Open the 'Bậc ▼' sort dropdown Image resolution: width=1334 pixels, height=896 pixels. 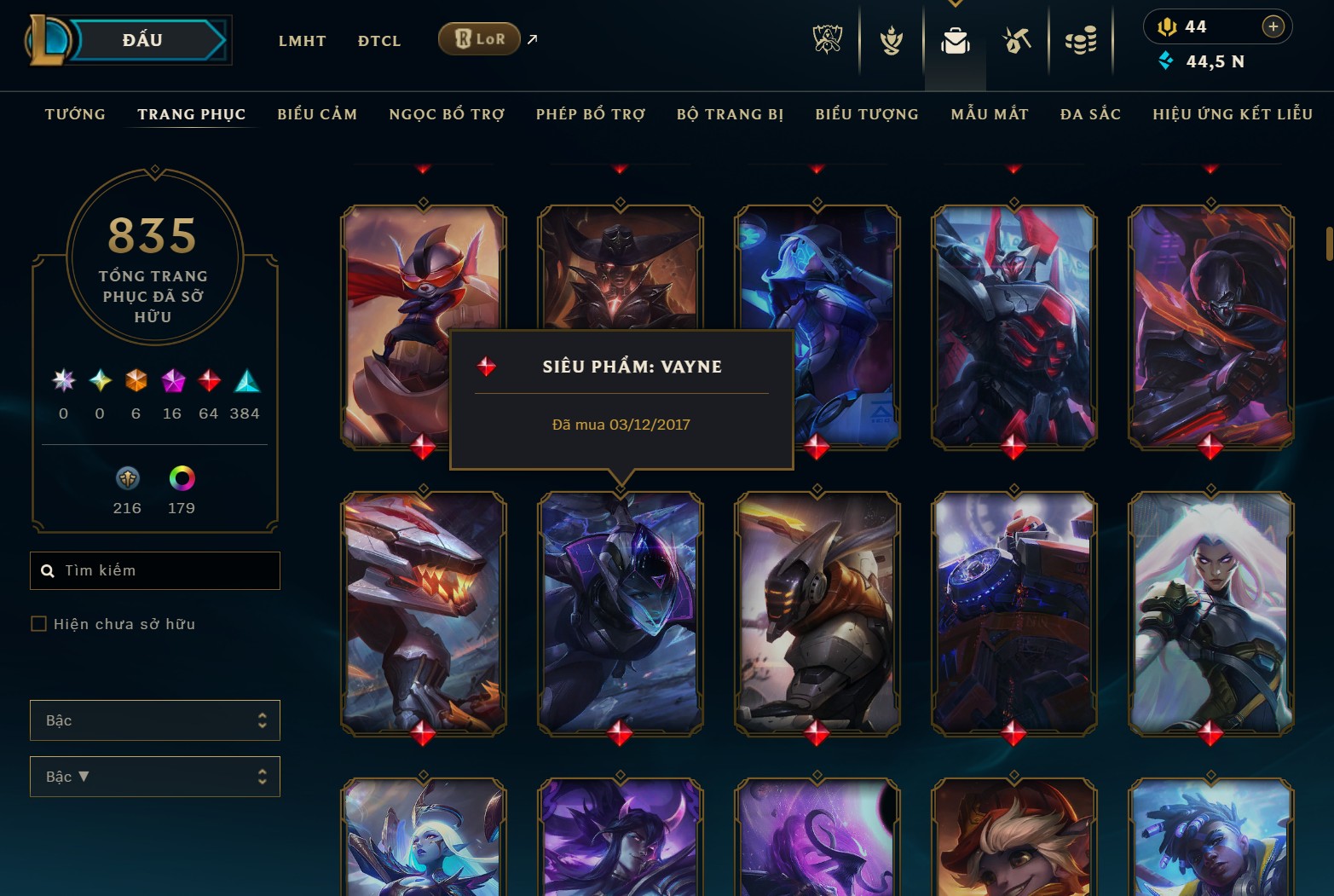[154, 777]
